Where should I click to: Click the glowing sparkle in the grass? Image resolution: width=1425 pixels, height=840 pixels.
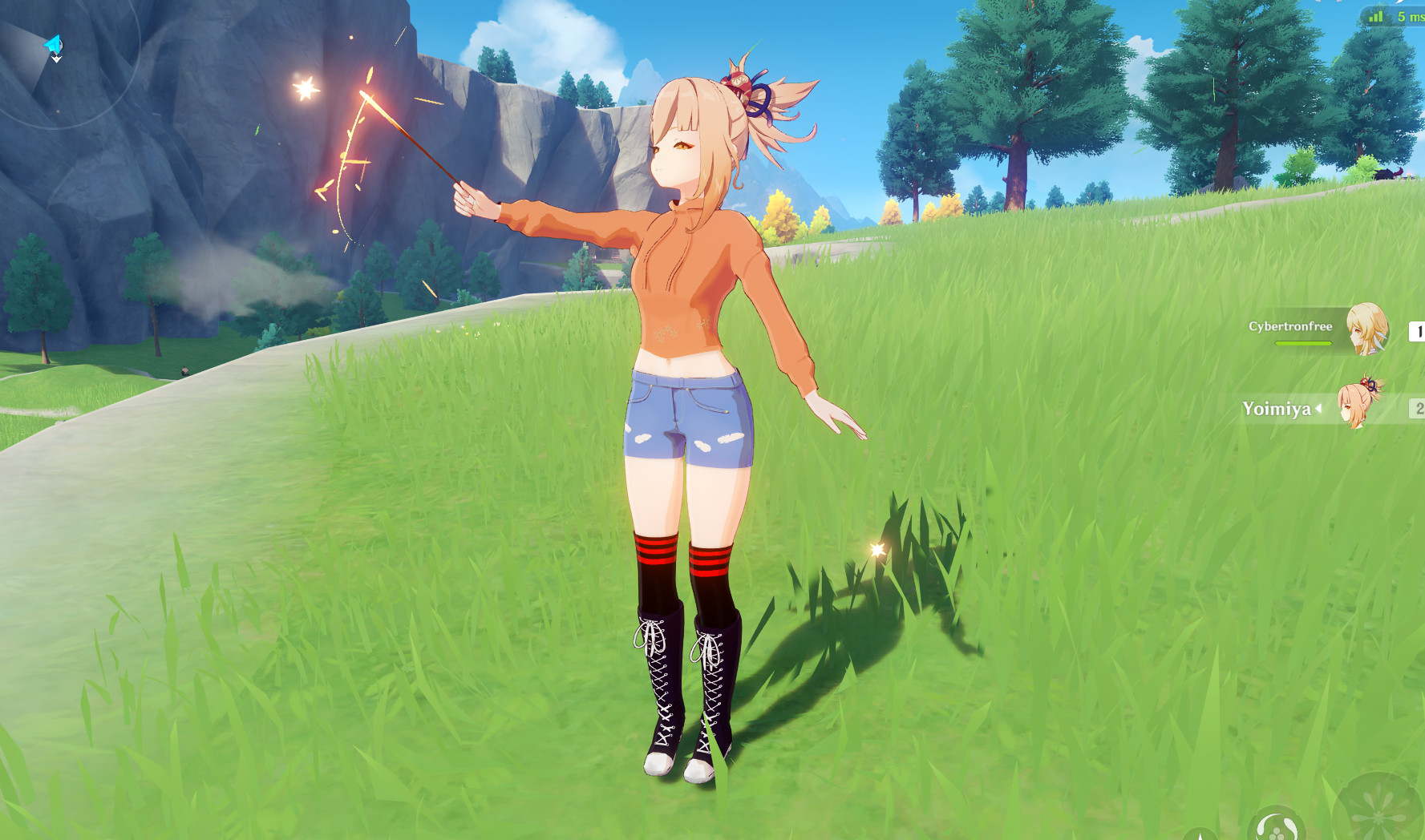[876, 551]
